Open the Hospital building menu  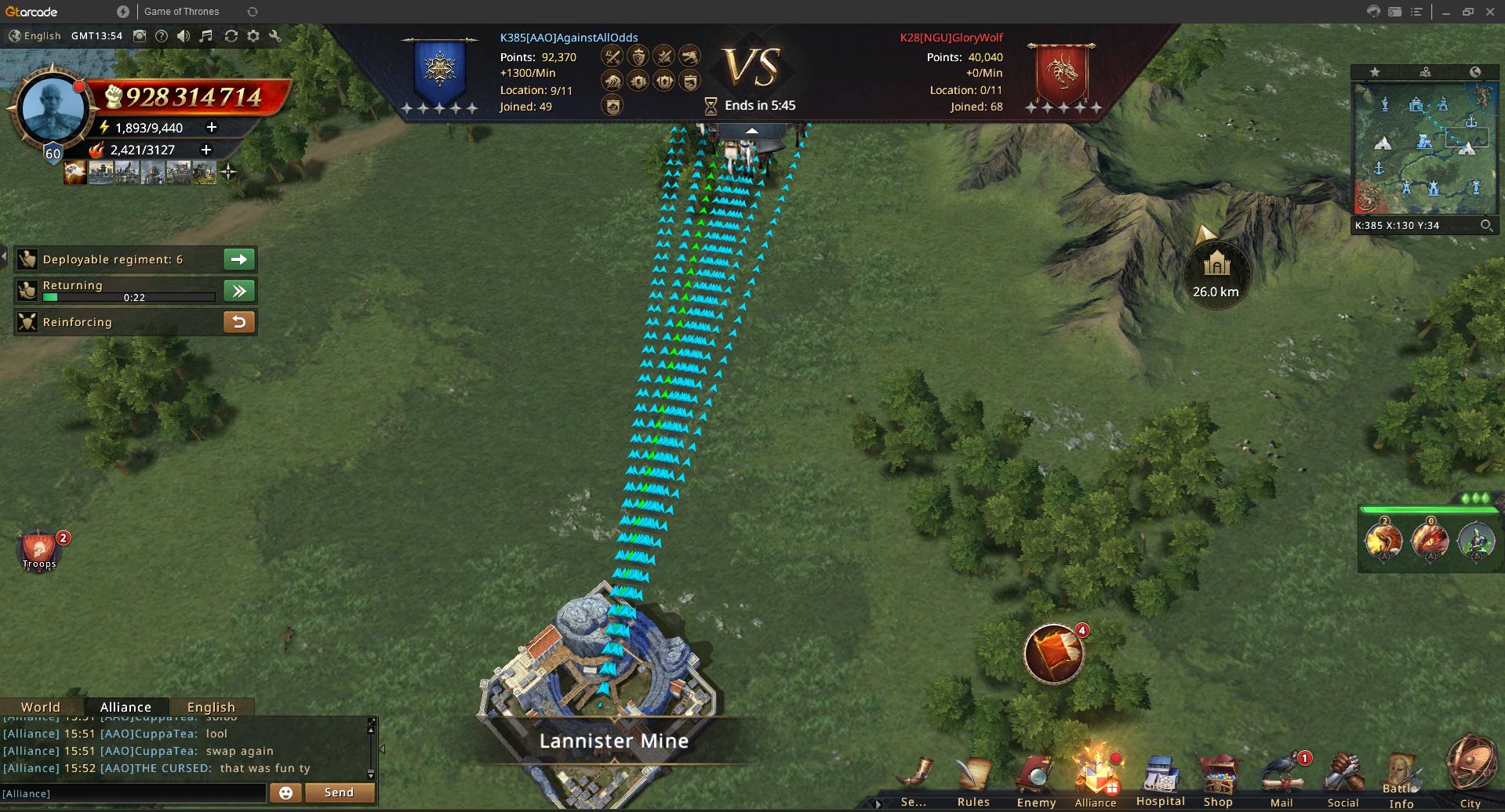click(x=1160, y=778)
